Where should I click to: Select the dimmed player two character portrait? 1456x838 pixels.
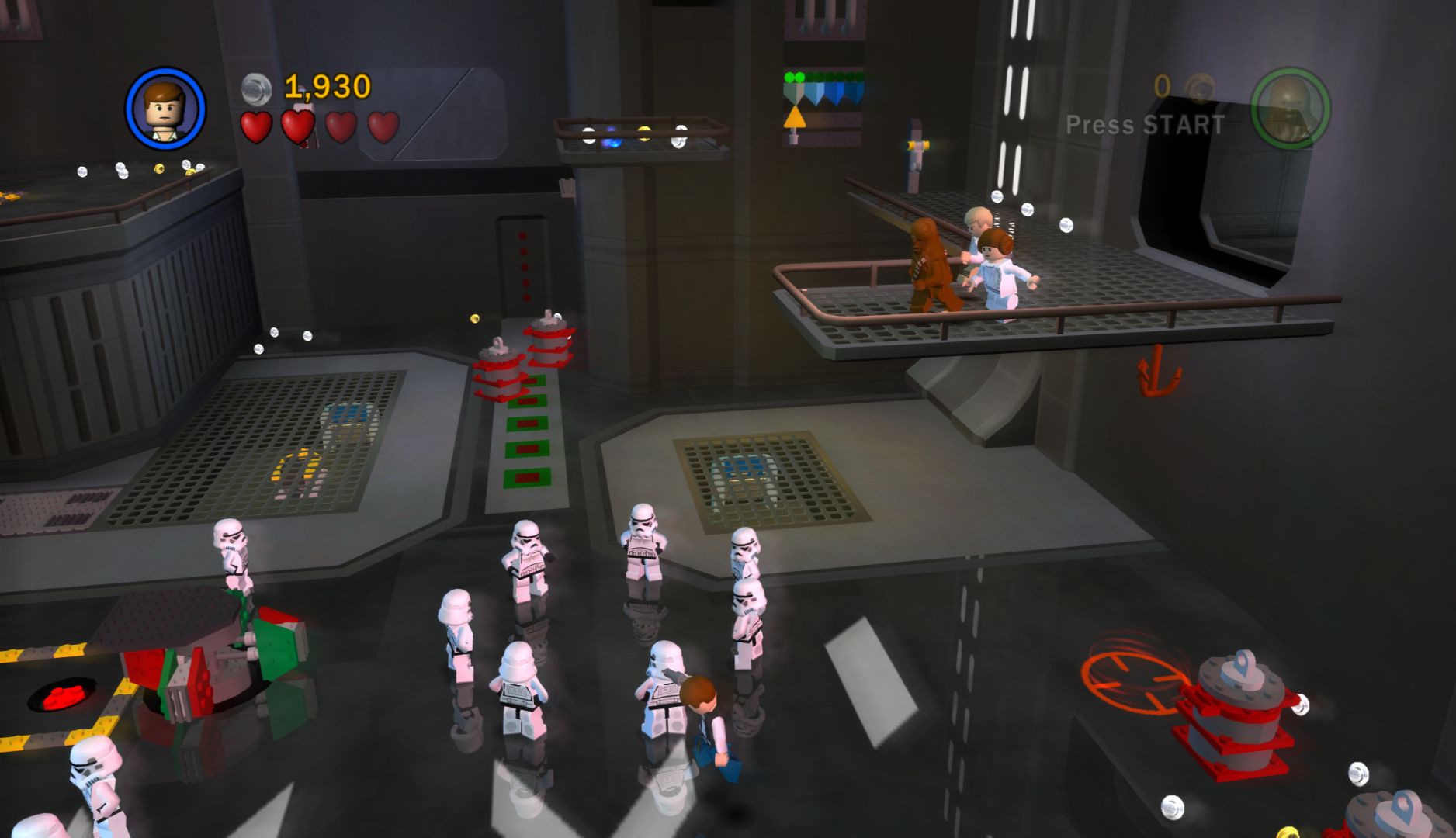coord(1290,109)
